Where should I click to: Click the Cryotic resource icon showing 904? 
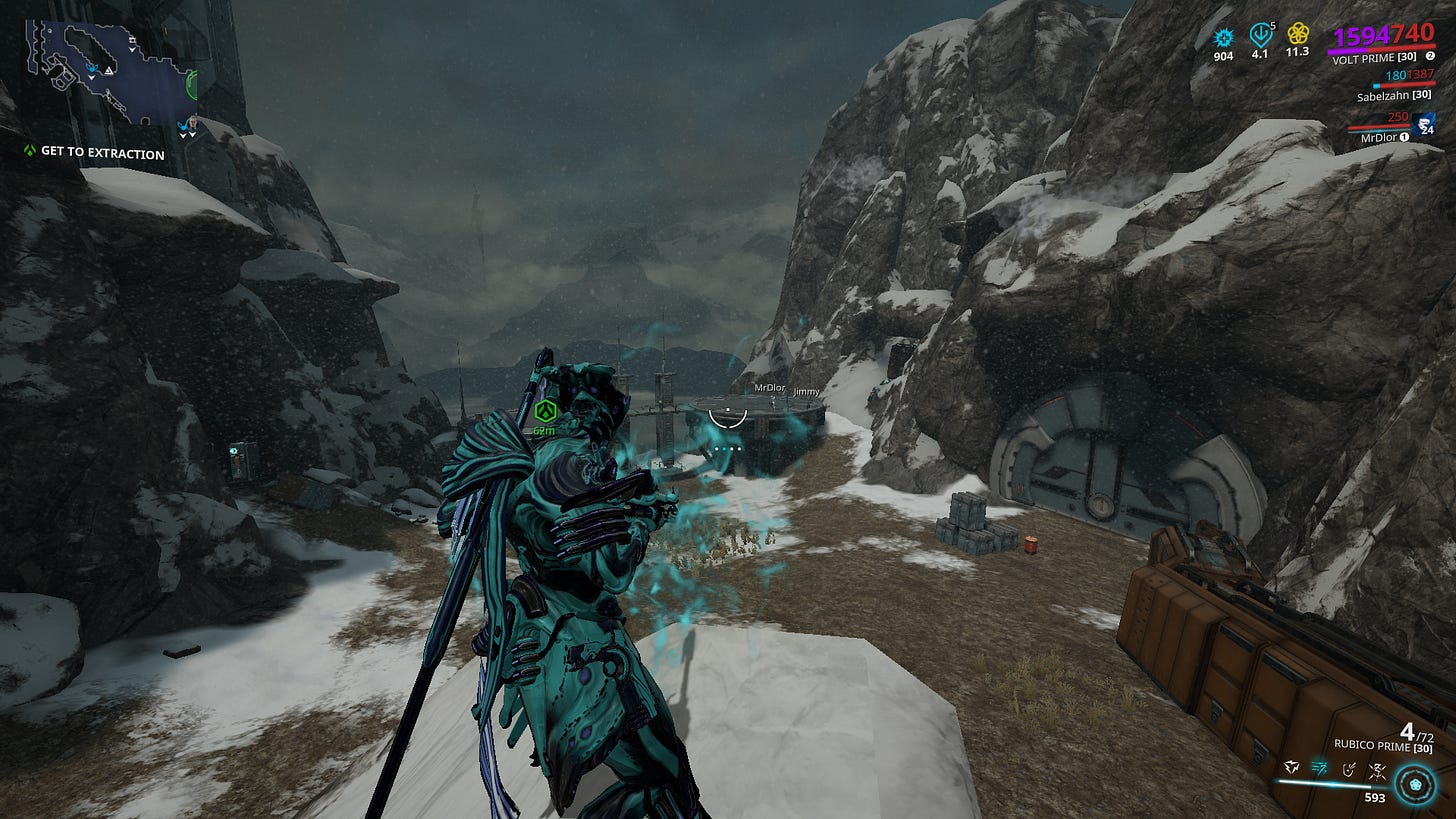click(x=1224, y=36)
